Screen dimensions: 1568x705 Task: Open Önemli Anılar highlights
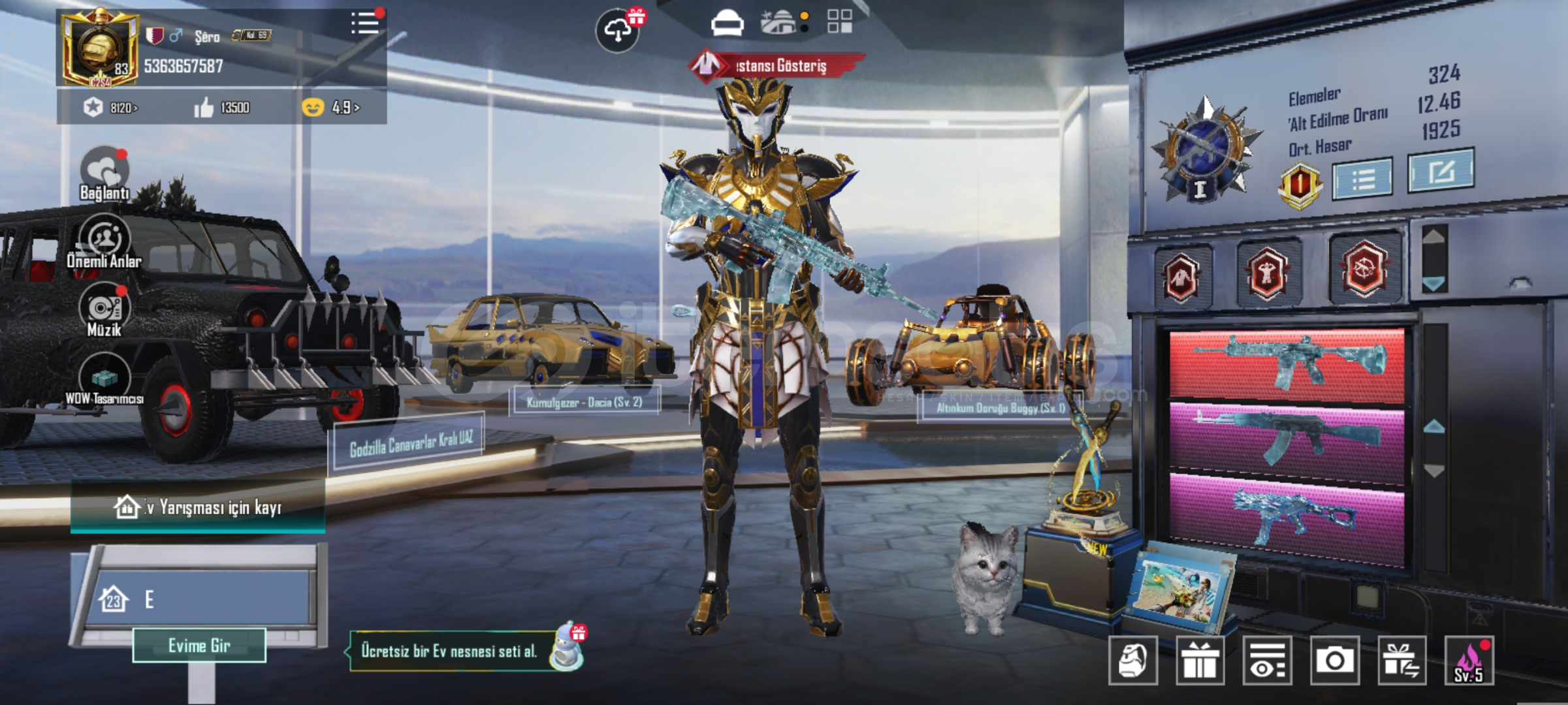pos(104,242)
